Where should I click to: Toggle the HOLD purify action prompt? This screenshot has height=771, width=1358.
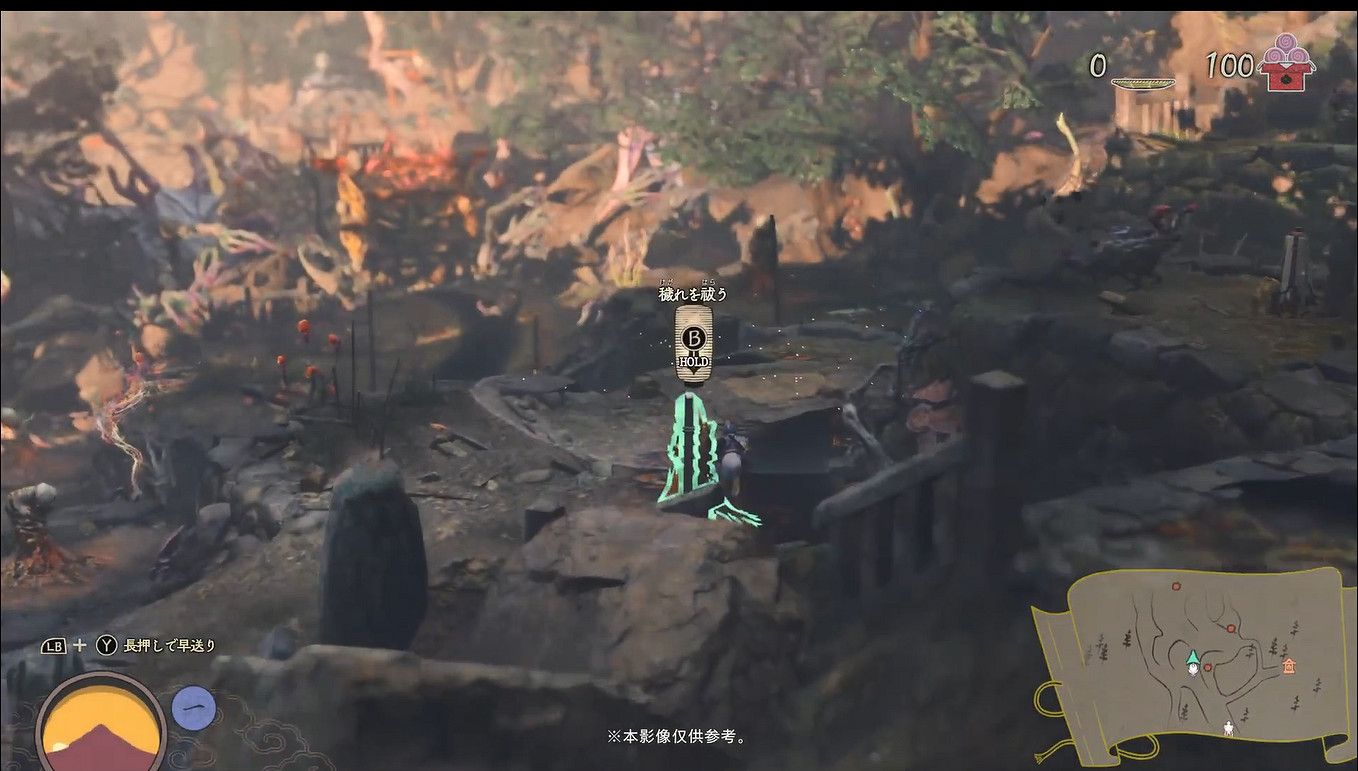pos(694,363)
